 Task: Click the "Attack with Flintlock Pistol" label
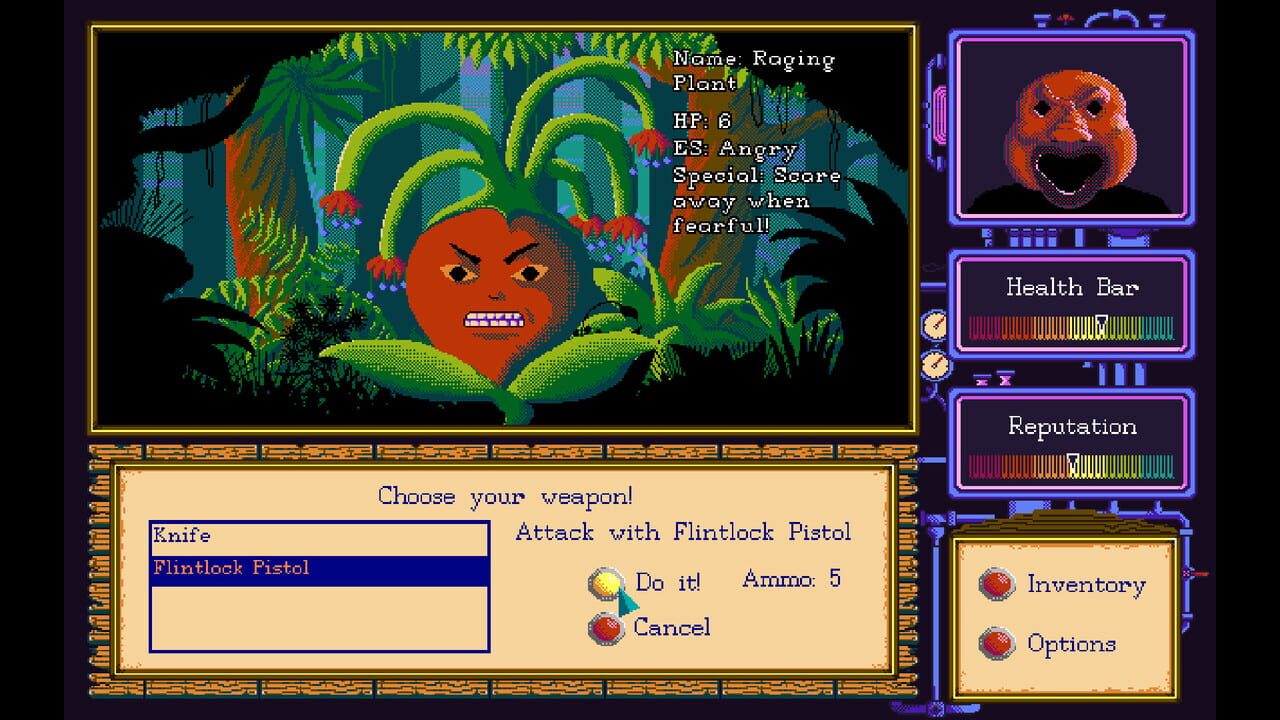[x=682, y=533]
